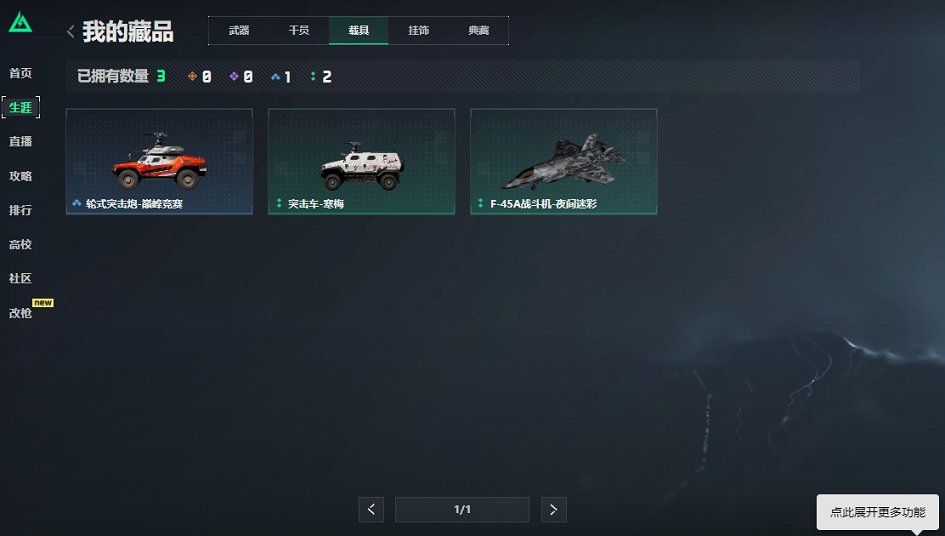Viewport: 945px width, 536px height.
Task: Choose the F-45A战斗机-夜间迷彩 jet card
Action: click(563, 161)
